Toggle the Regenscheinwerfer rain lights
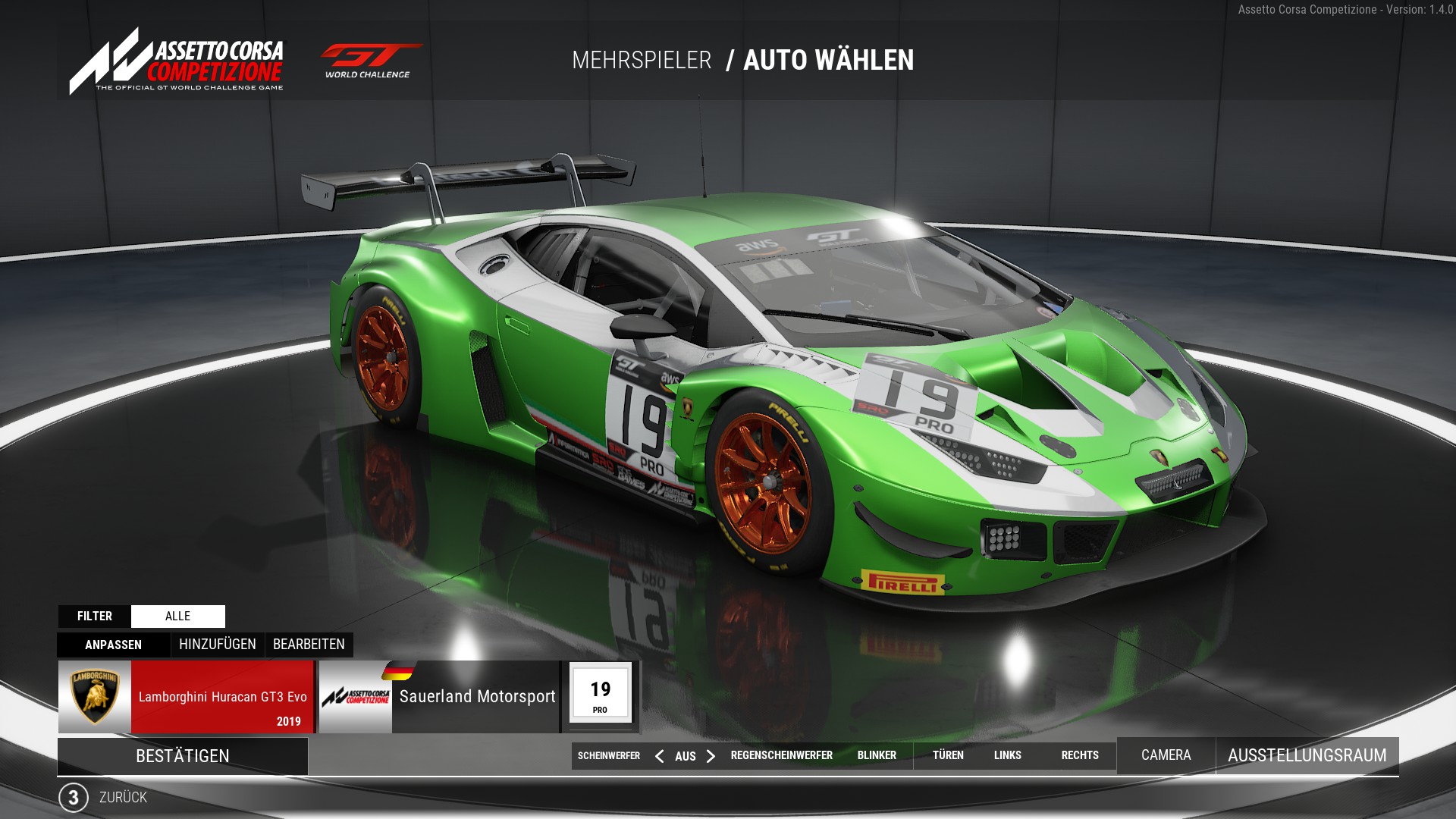 coord(781,755)
